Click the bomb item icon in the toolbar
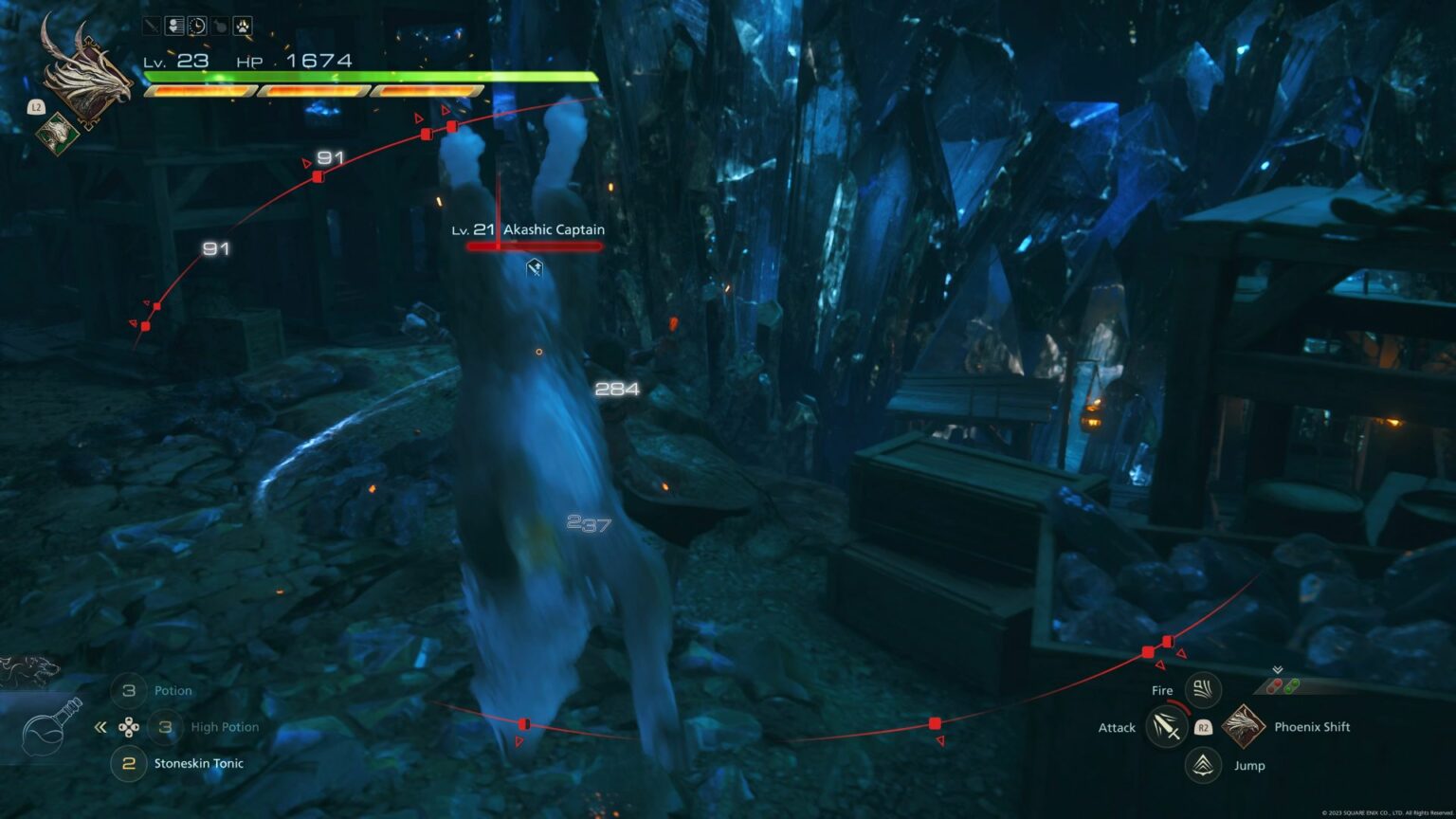The height and width of the screenshot is (819, 1456). [x=218, y=26]
